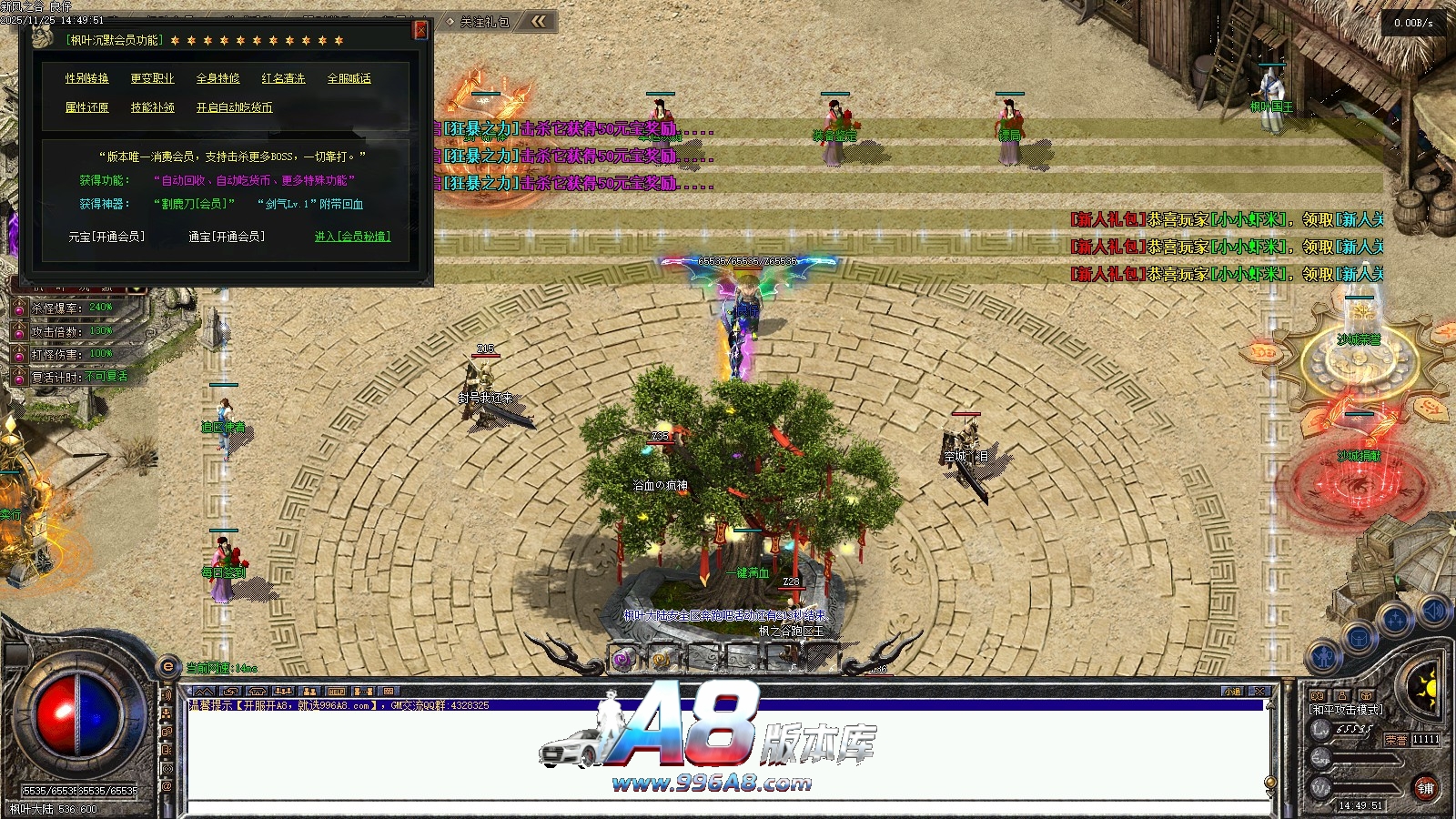Image resolution: width=1456 pixels, height=819 pixels.
Task: Collapse the 关注礼包 bar arrow
Action: [x=539, y=21]
